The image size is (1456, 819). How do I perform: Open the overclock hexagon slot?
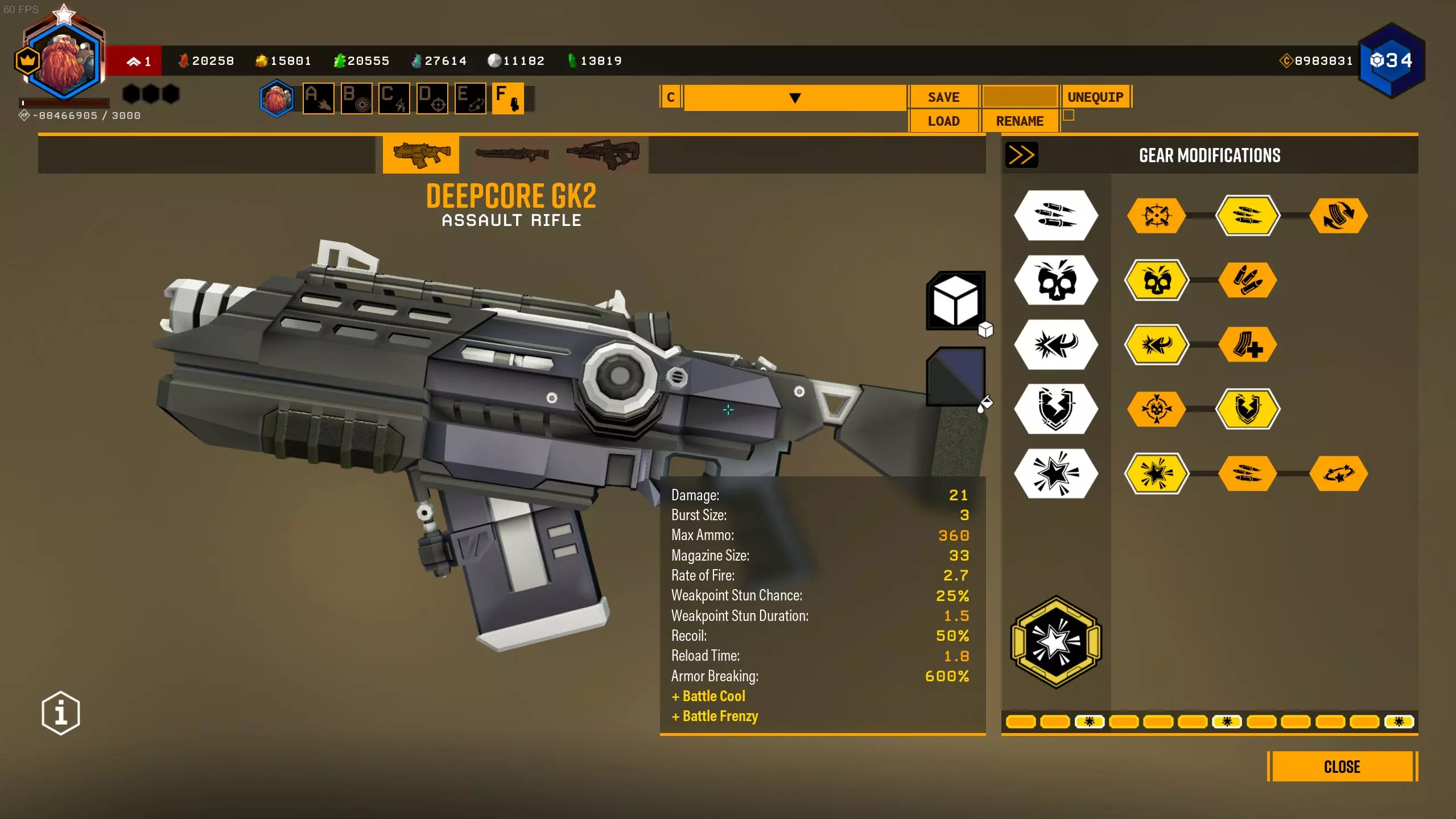pyautogui.click(x=1056, y=642)
